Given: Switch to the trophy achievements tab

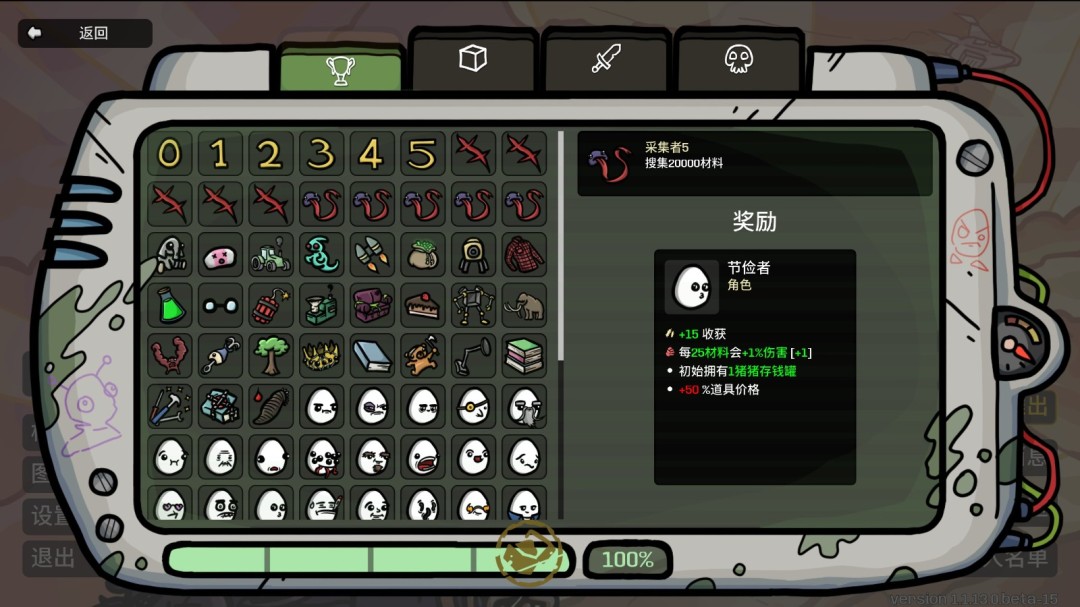Looking at the screenshot, I should [340, 69].
